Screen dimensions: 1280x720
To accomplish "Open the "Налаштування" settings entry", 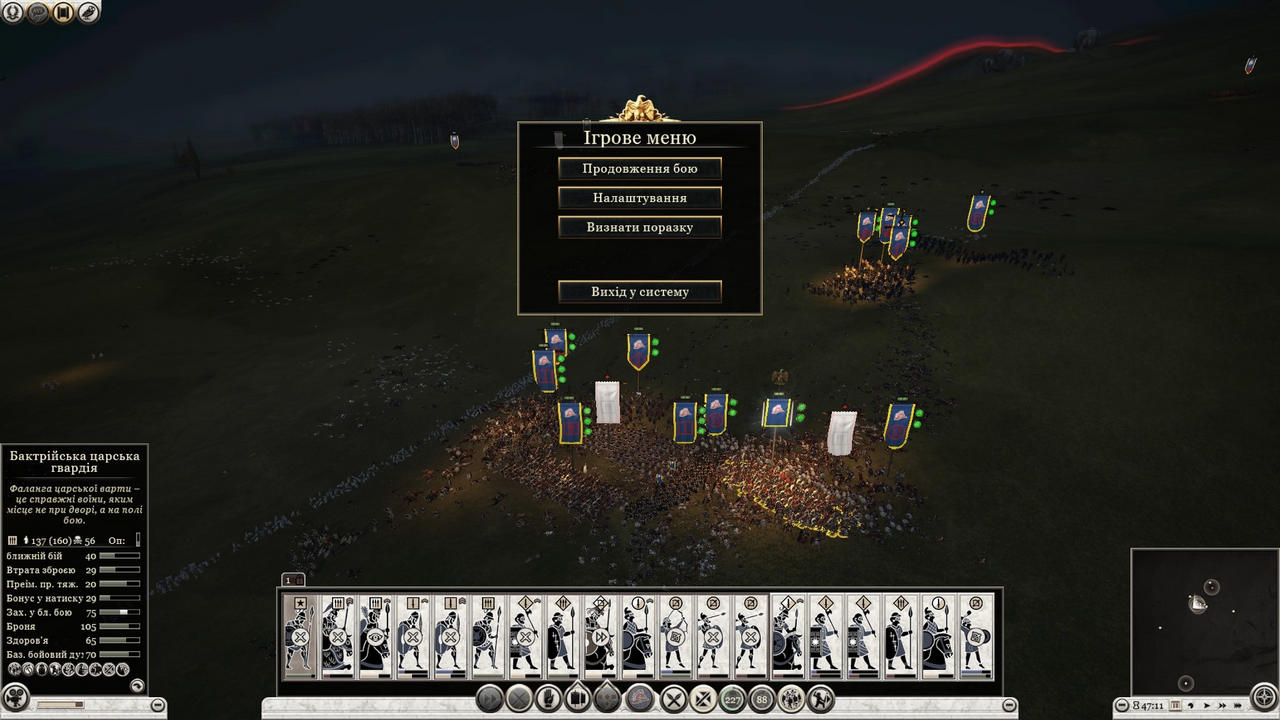I will point(640,198).
